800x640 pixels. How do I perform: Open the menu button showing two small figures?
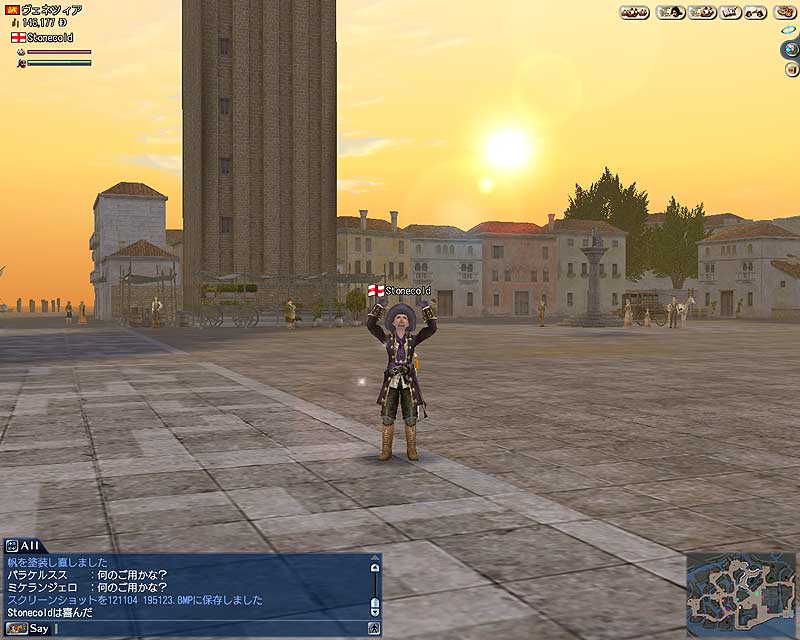coord(756,12)
